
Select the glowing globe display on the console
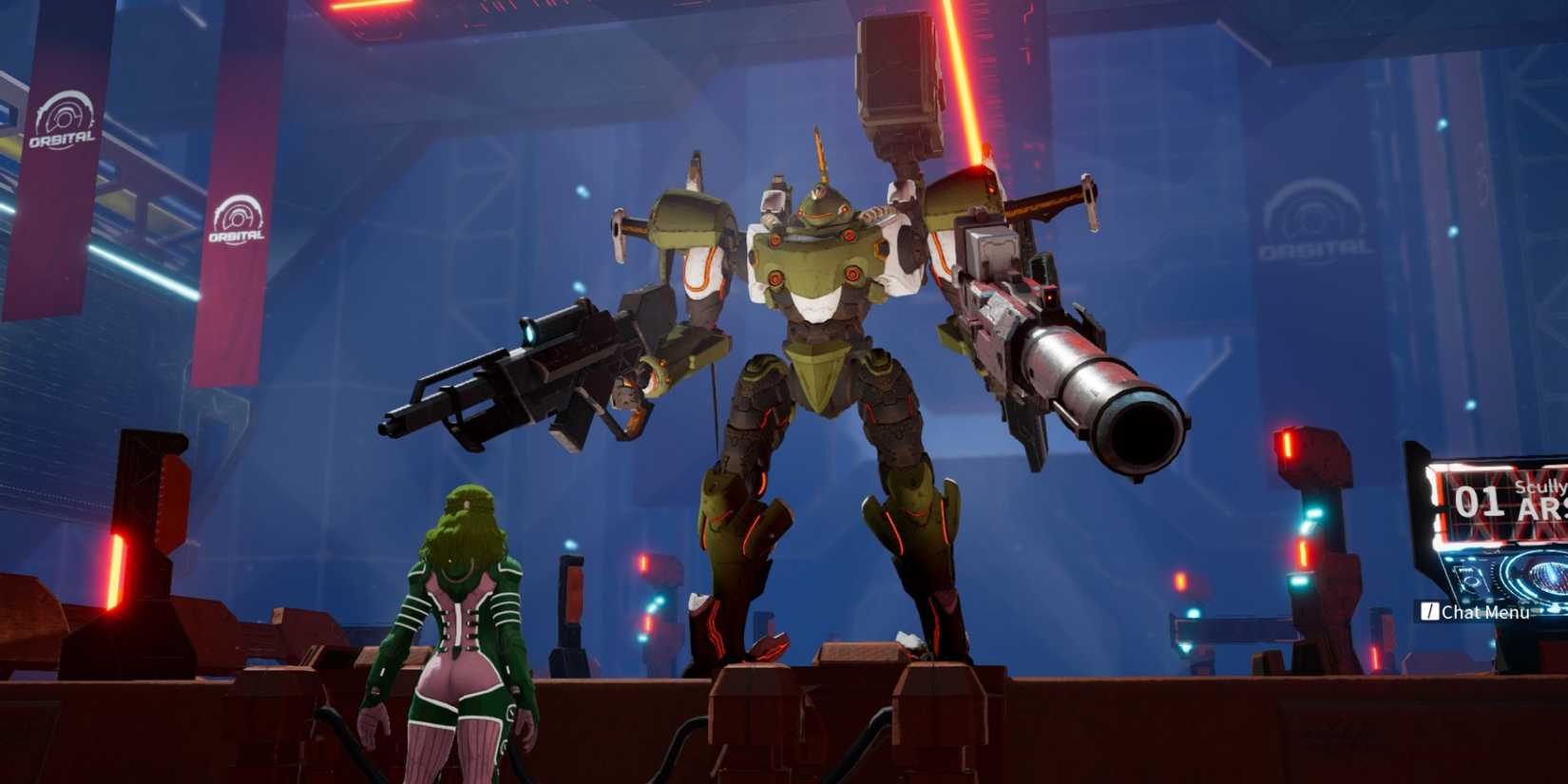tap(1548, 576)
